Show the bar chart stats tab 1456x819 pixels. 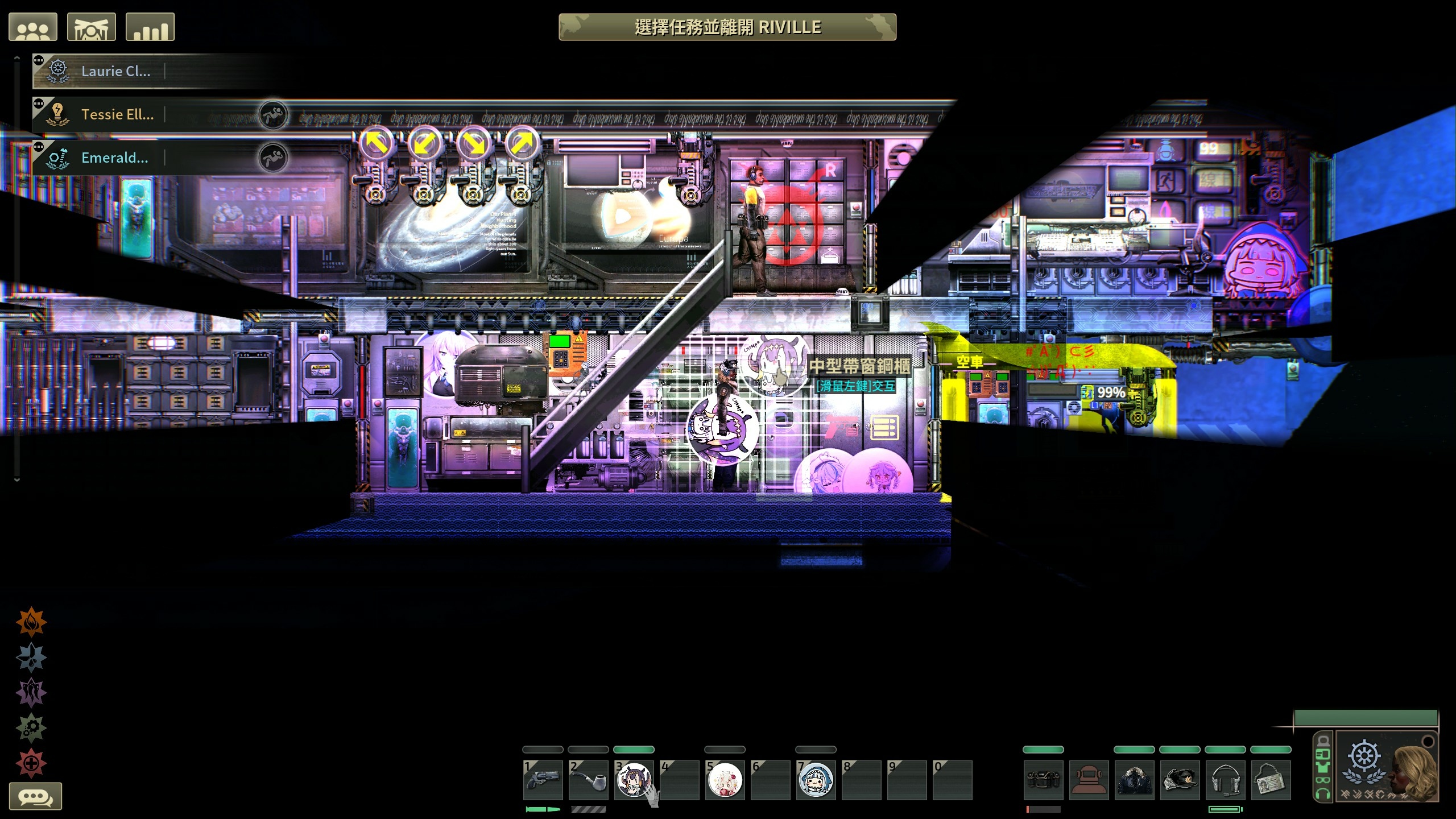[150, 27]
